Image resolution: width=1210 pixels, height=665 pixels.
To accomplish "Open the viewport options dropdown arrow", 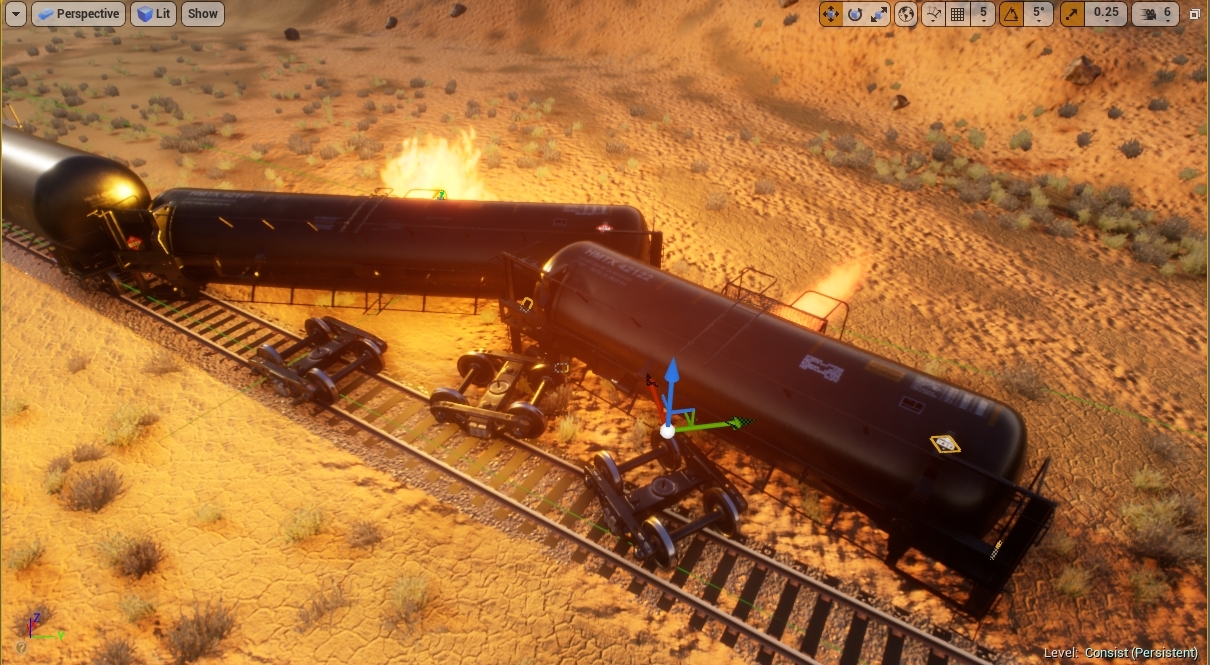I will [15, 14].
